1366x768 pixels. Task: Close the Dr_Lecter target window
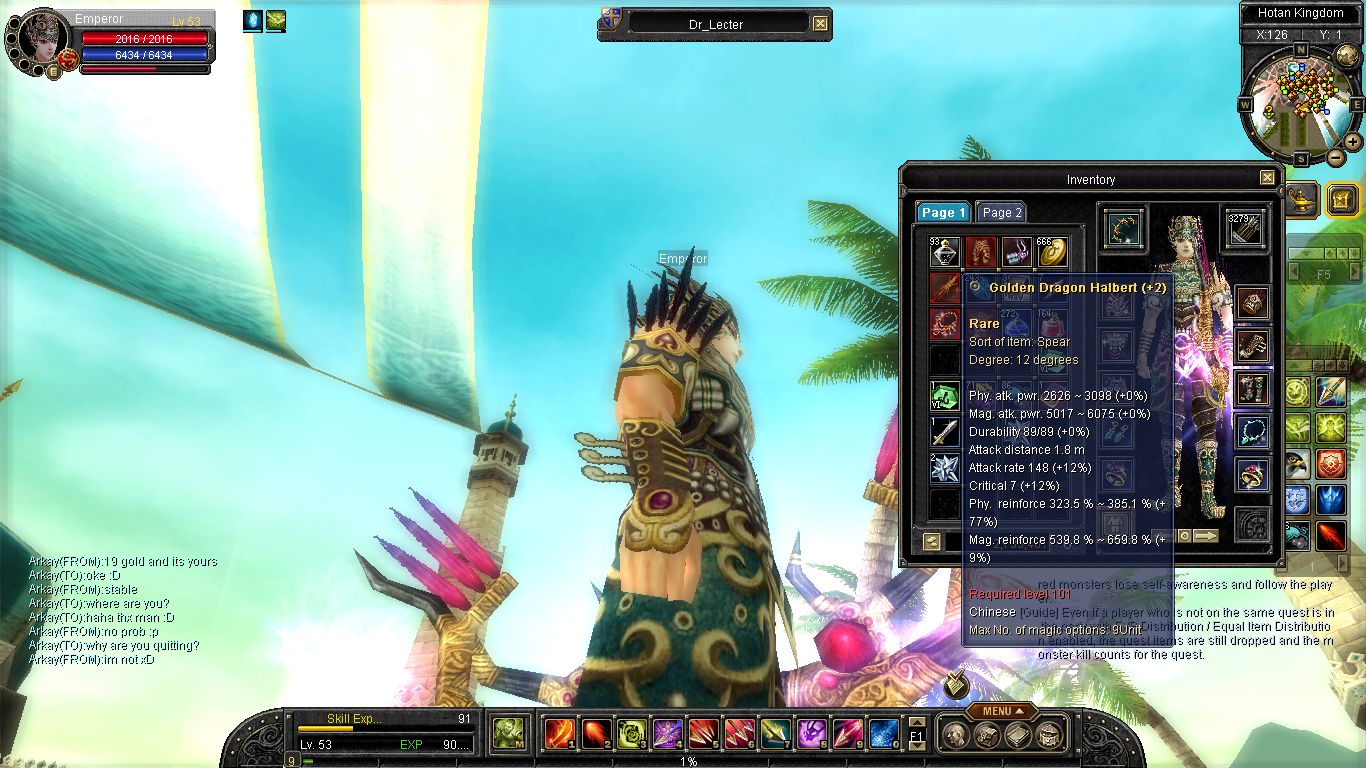pyautogui.click(x=820, y=23)
